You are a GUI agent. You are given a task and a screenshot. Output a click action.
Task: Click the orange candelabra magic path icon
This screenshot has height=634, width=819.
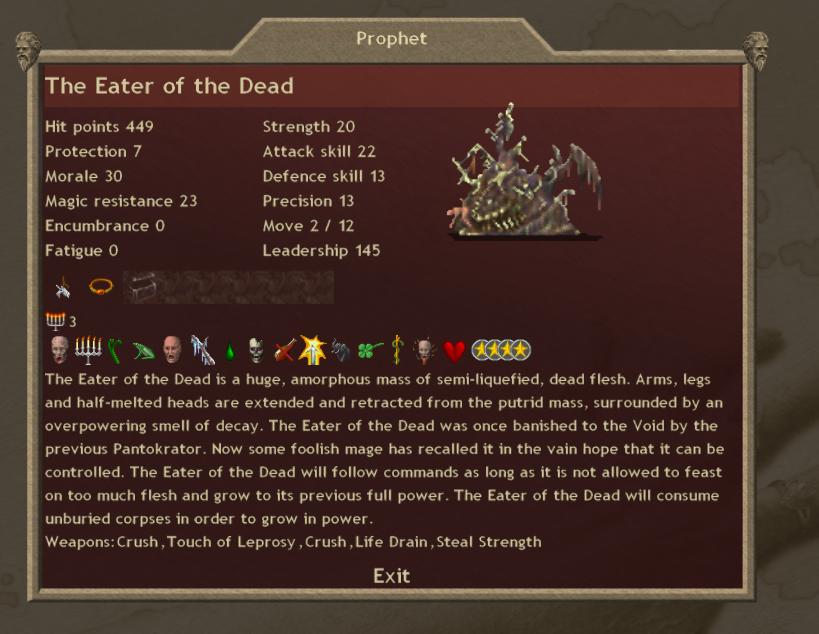tap(55, 320)
